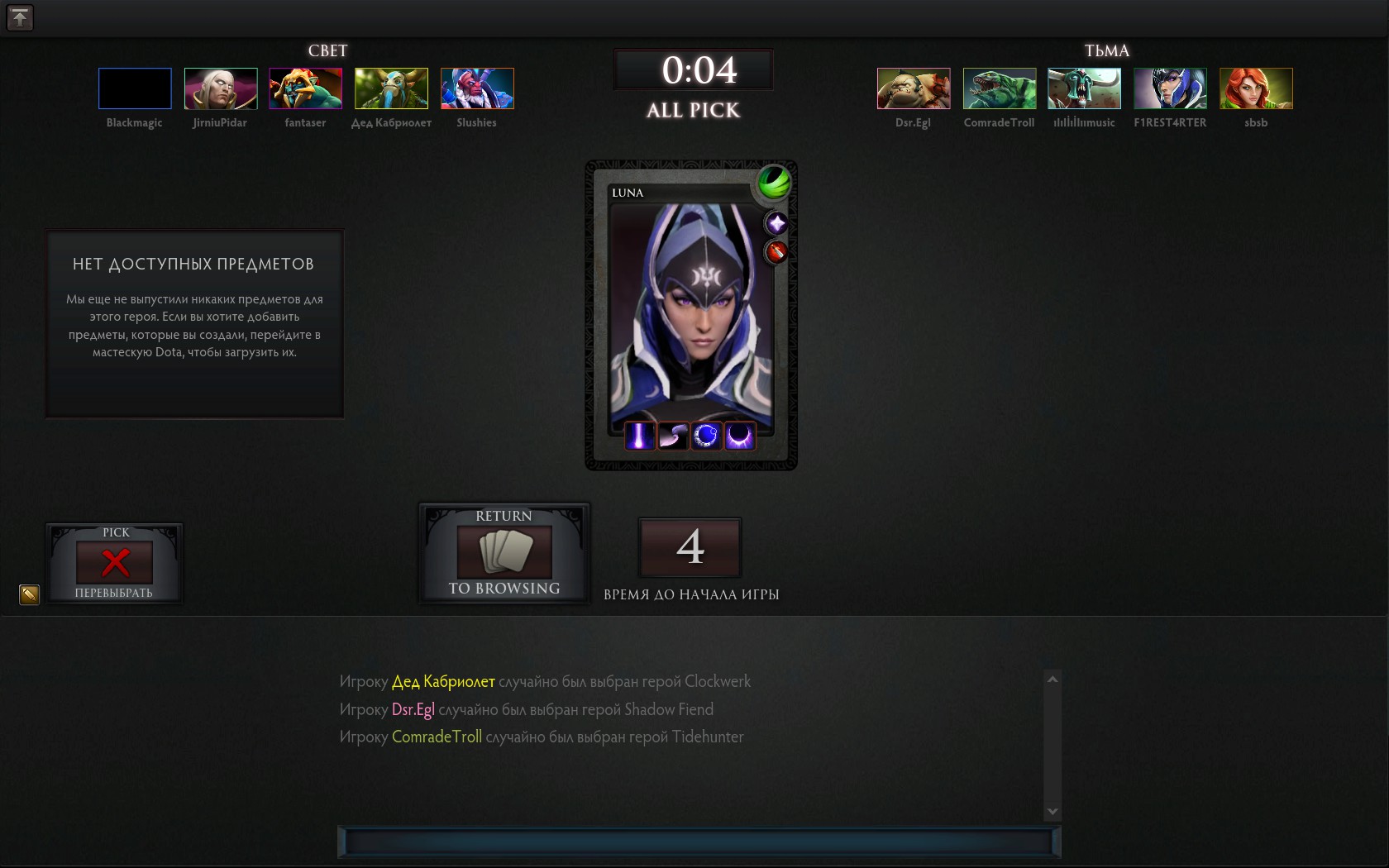
Task: Select Luna's Moon Glaive ability icon
Action: [673, 436]
